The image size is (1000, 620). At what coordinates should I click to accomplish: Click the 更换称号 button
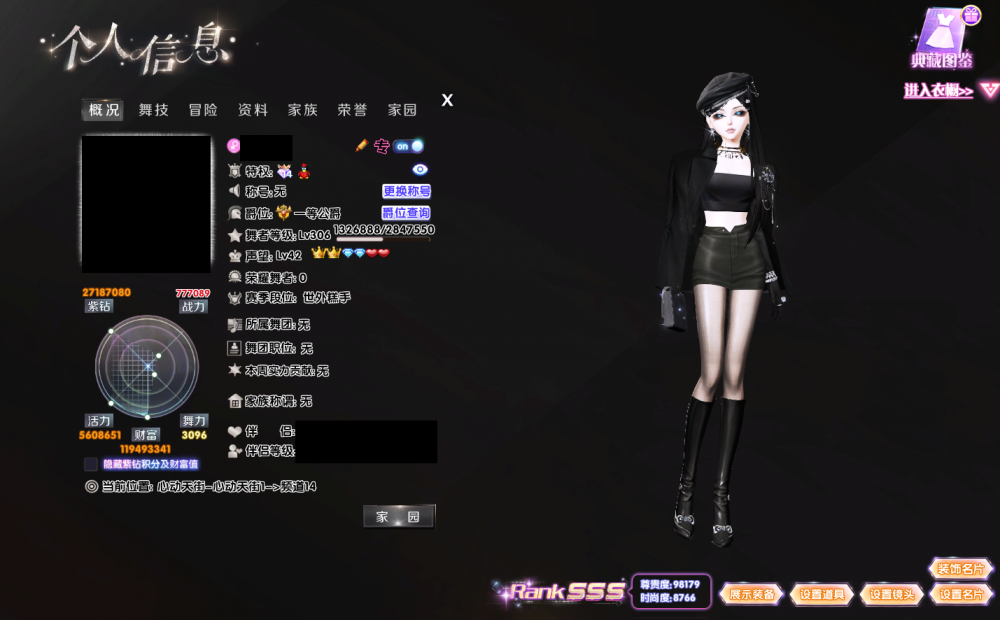pos(406,191)
